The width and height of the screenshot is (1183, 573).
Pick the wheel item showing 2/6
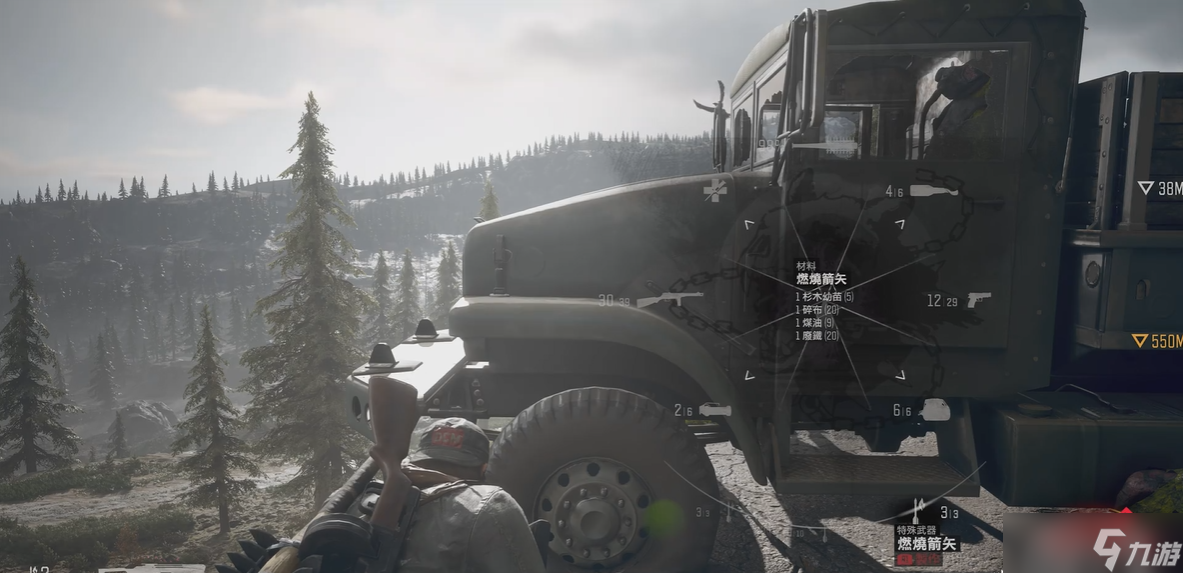click(x=715, y=410)
